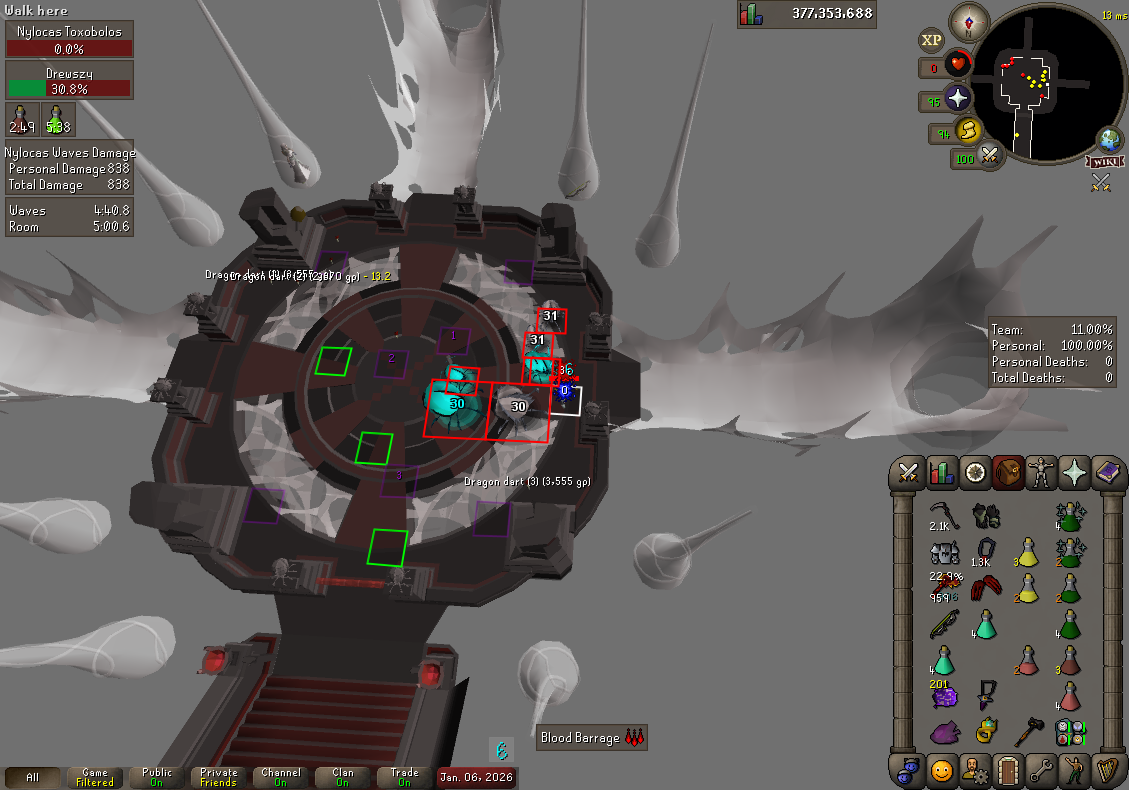
Task: Open the Prayer tab
Action: coord(1074,472)
